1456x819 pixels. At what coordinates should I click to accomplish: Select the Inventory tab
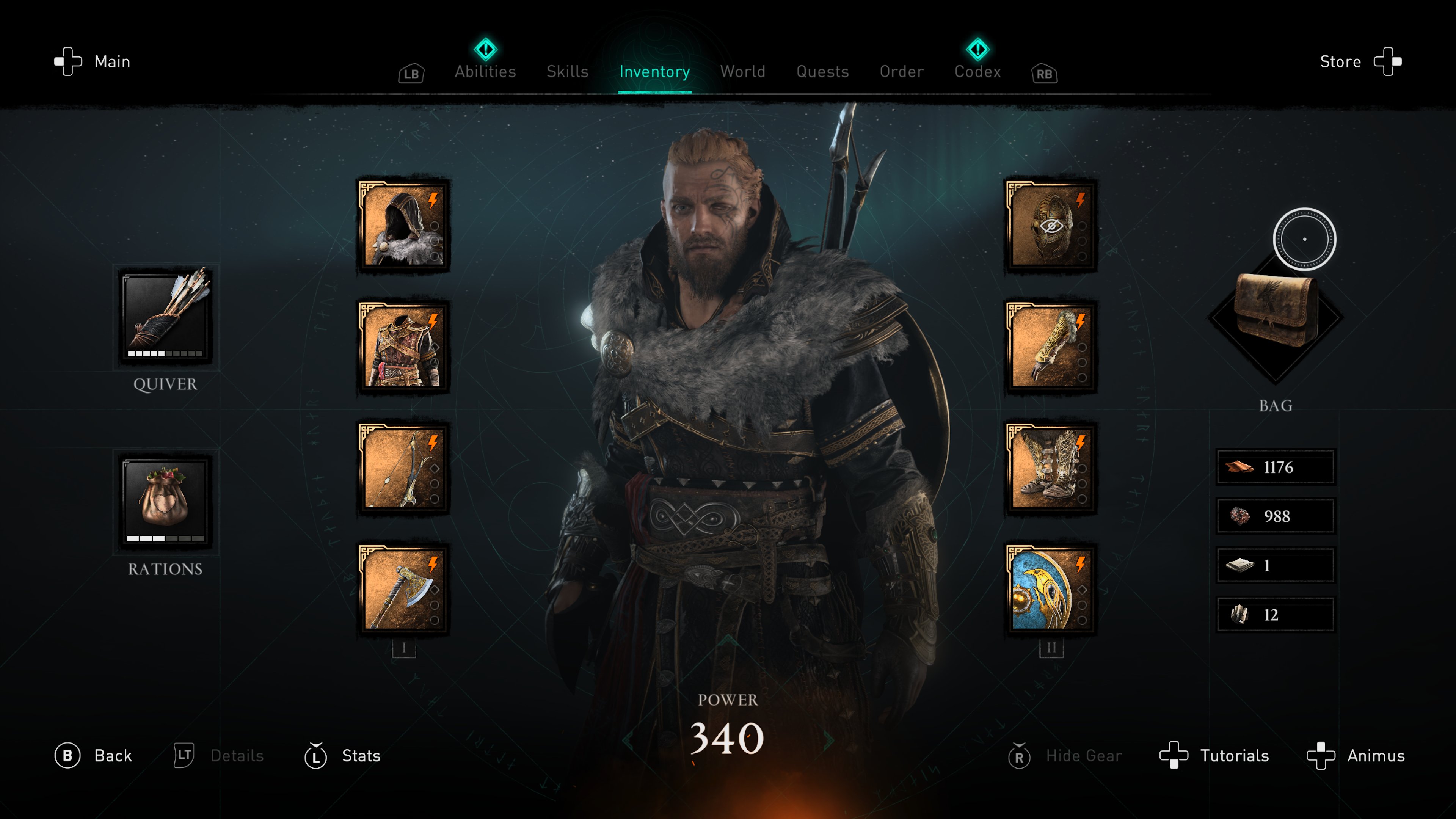tap(654, 71)
